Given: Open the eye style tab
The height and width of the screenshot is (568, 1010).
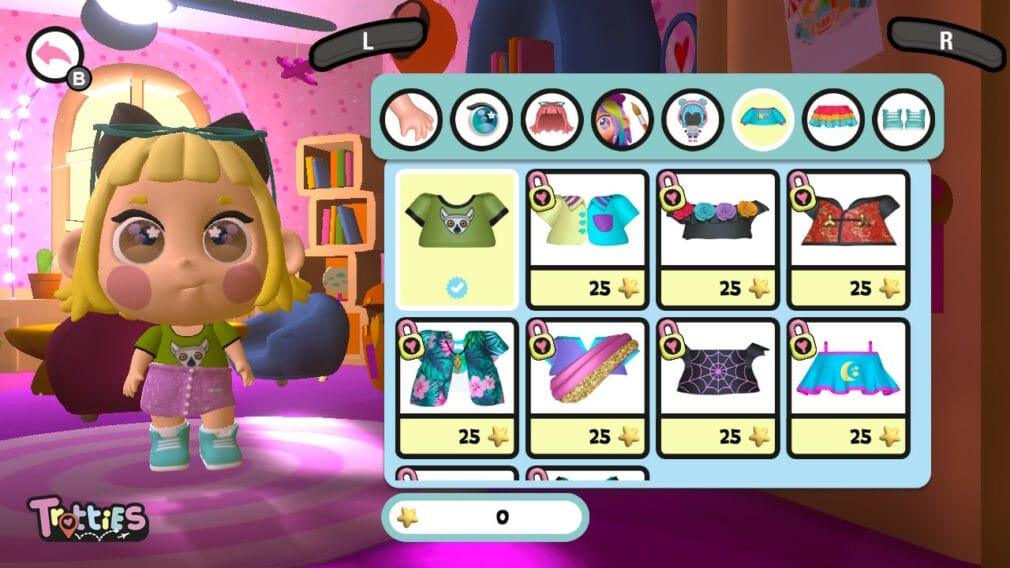Looking at the screenshot, I should [481, 119].
